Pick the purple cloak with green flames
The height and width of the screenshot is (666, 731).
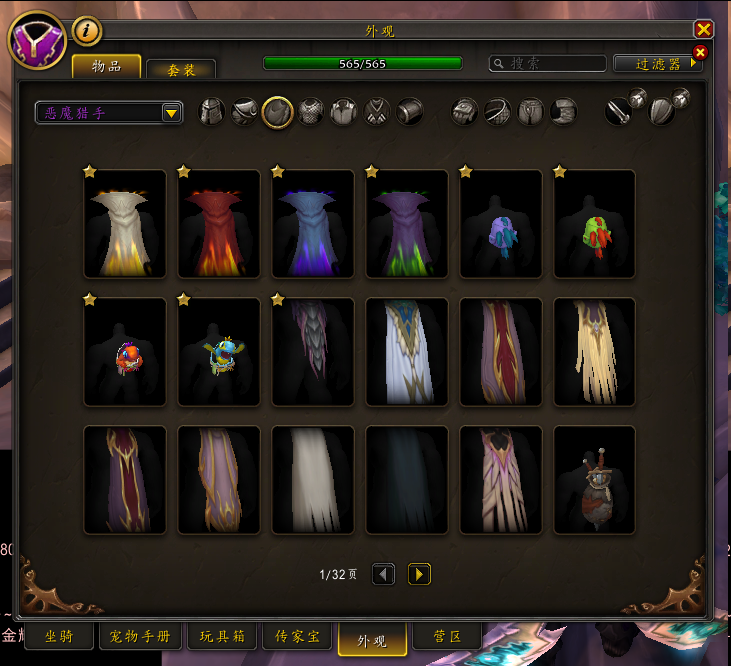point(407,224)
